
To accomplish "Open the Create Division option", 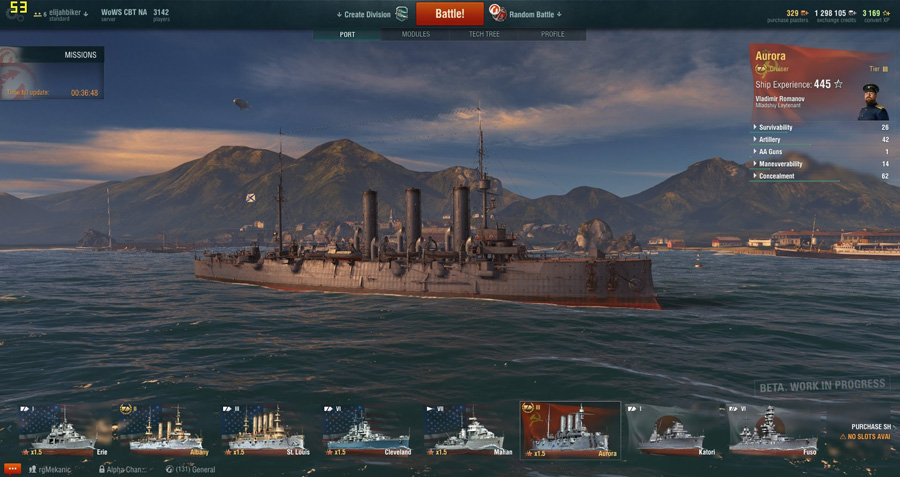I will 368,14.
